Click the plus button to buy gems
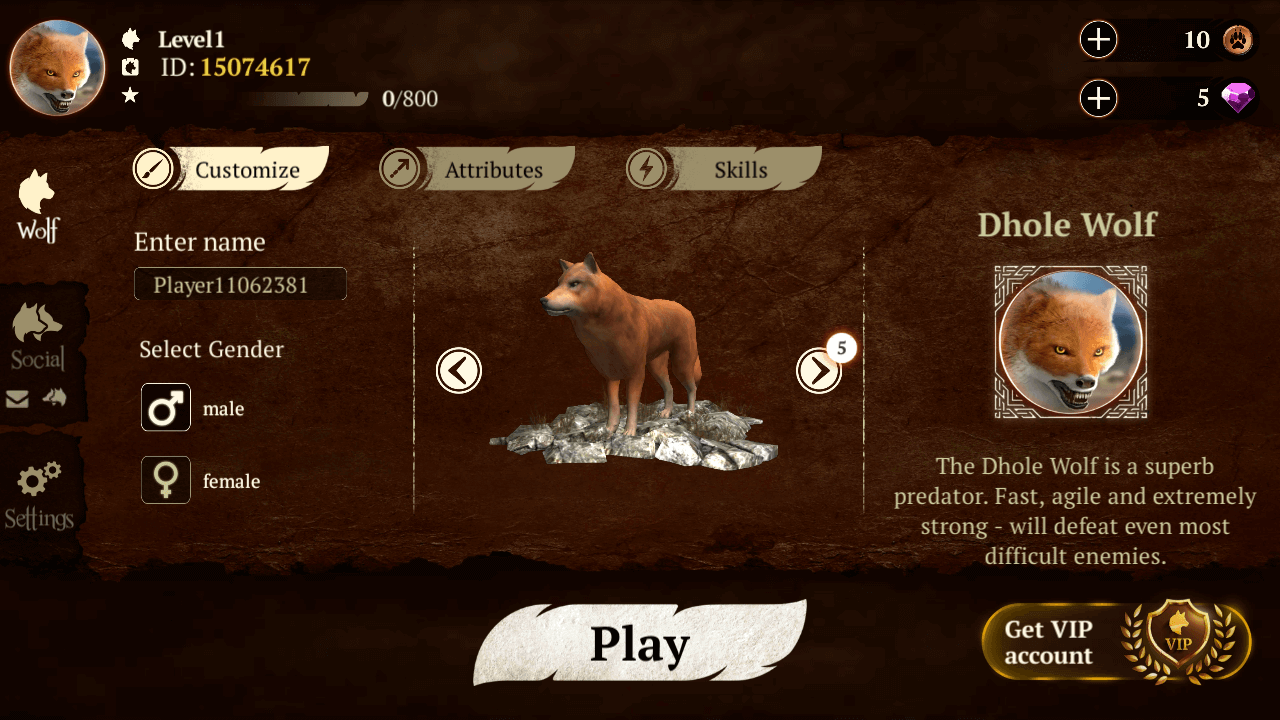Screen dimensions: 1280x720 tap(1098, 99)
